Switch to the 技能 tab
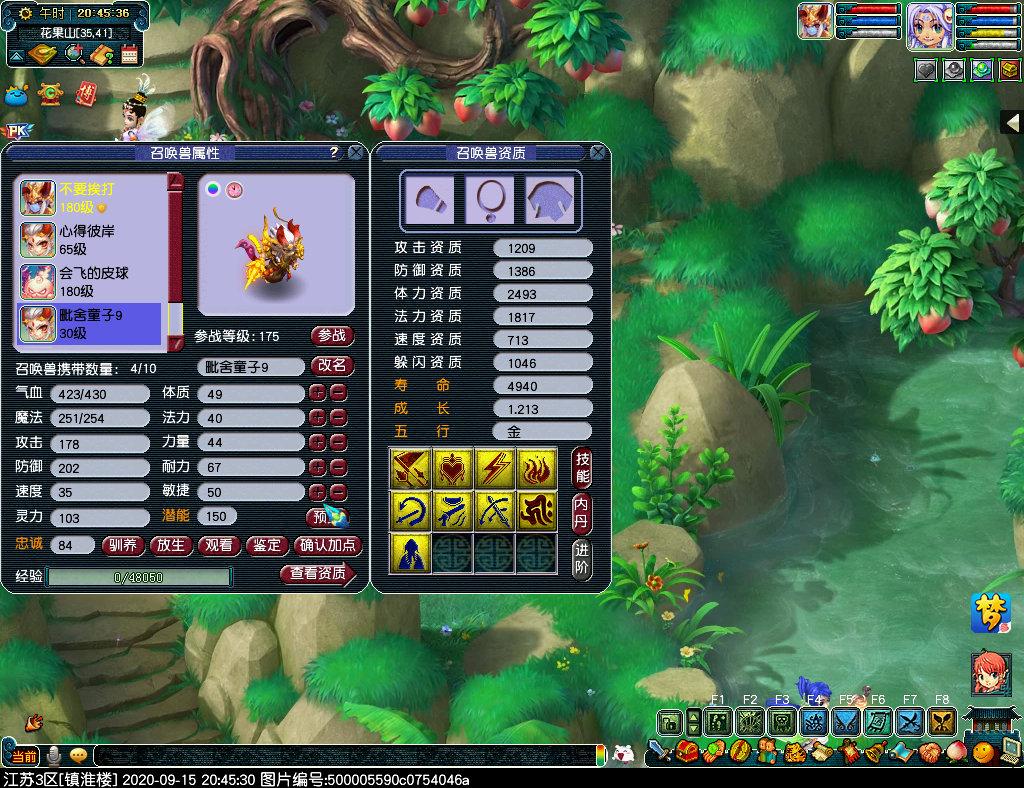The width and height of the screenshot is (1024, 788). point(582,468)
